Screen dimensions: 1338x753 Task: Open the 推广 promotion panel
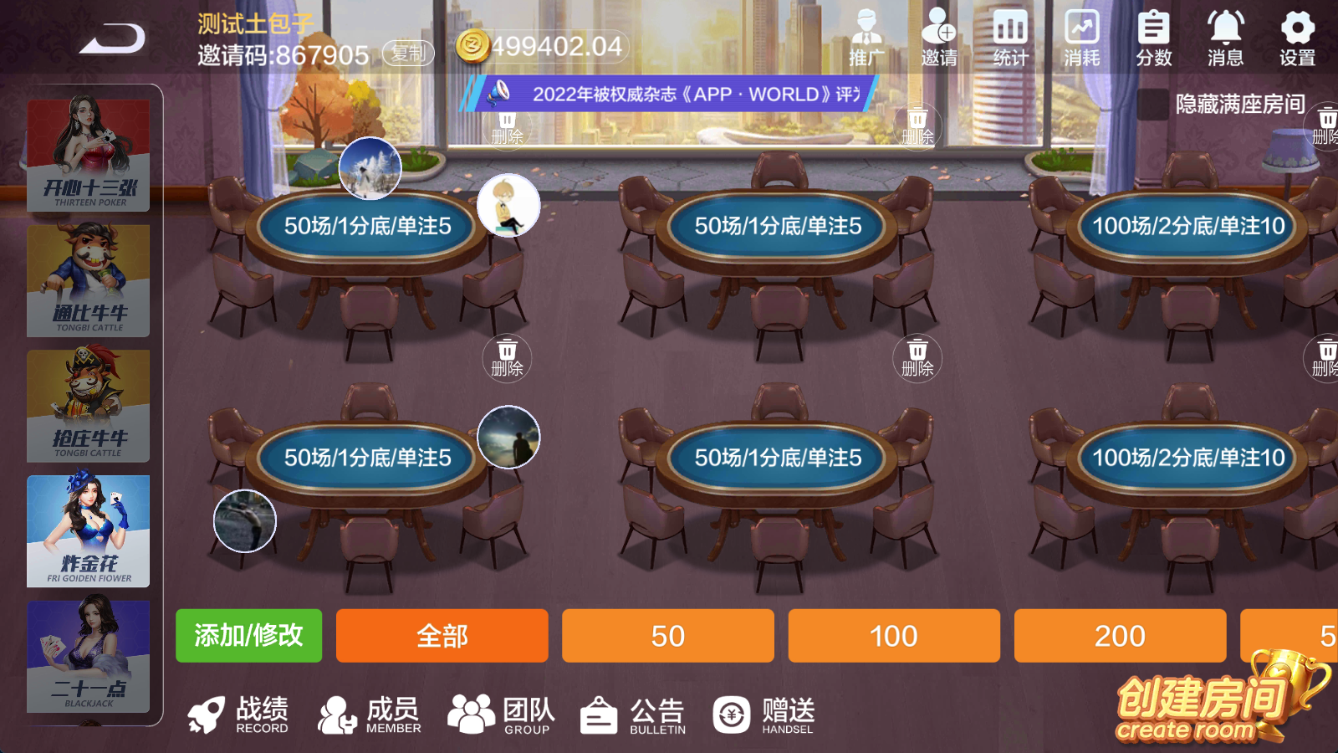click(x=866, y=36)
